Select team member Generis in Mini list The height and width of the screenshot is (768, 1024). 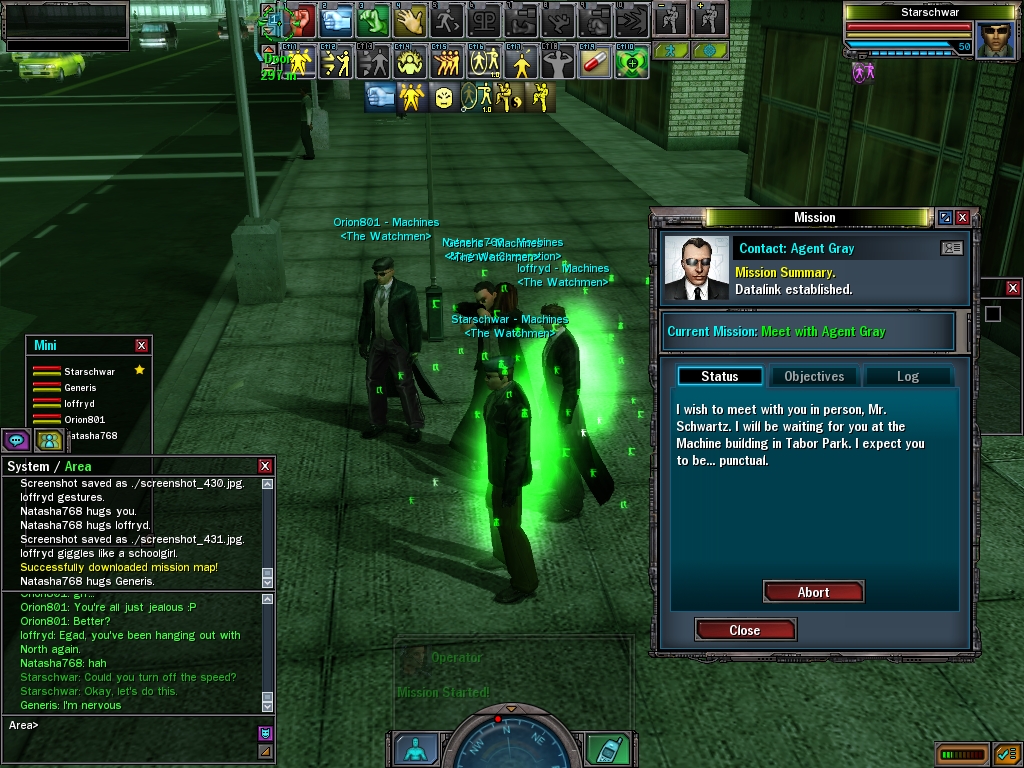tap(80, 388)
